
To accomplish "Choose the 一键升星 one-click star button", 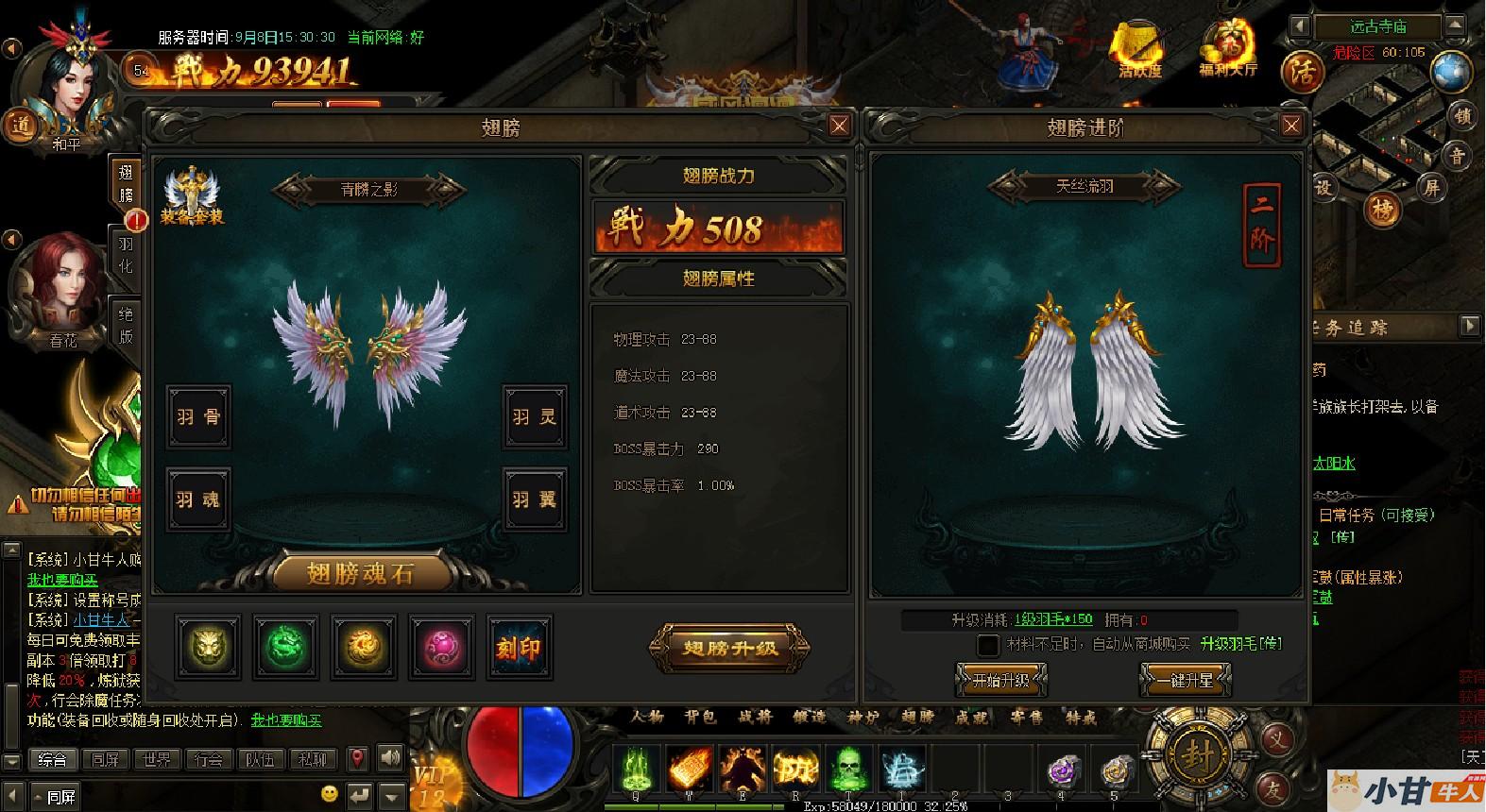I will pyautogui.click(x=1186, y=679).
